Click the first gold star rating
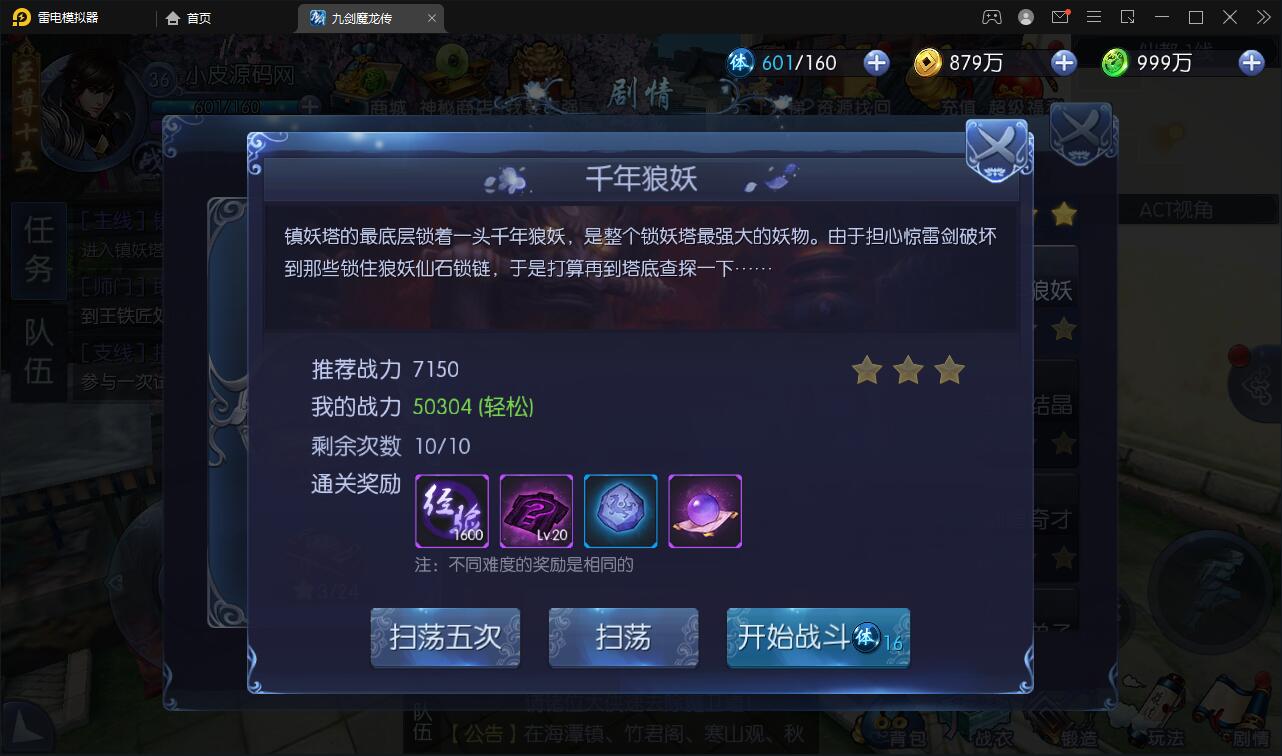This screenshot has width=1282, height=756. click(865, 370)
